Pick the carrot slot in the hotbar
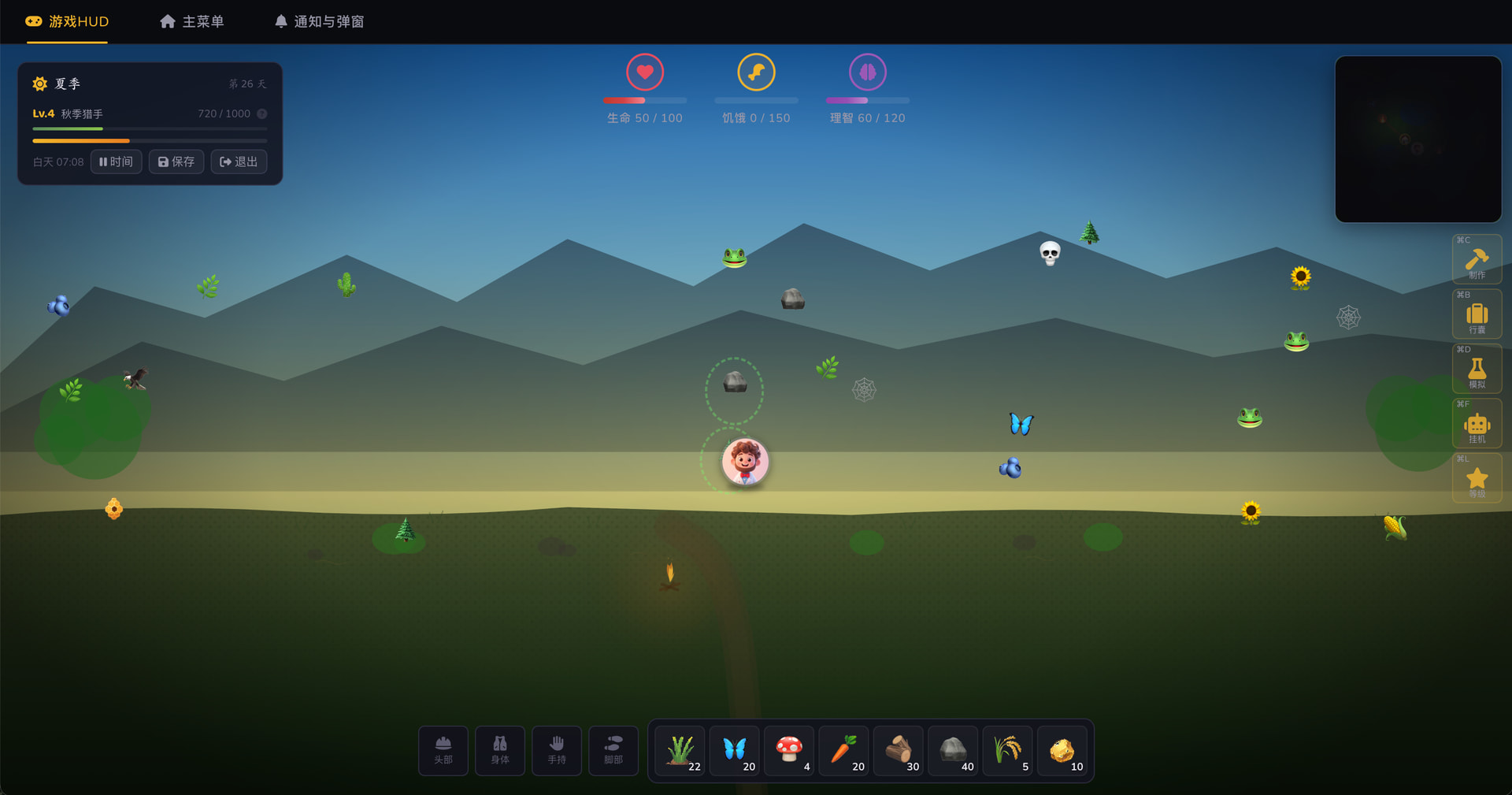Viewport: 1512px width, 795px height. coord(844,750)
